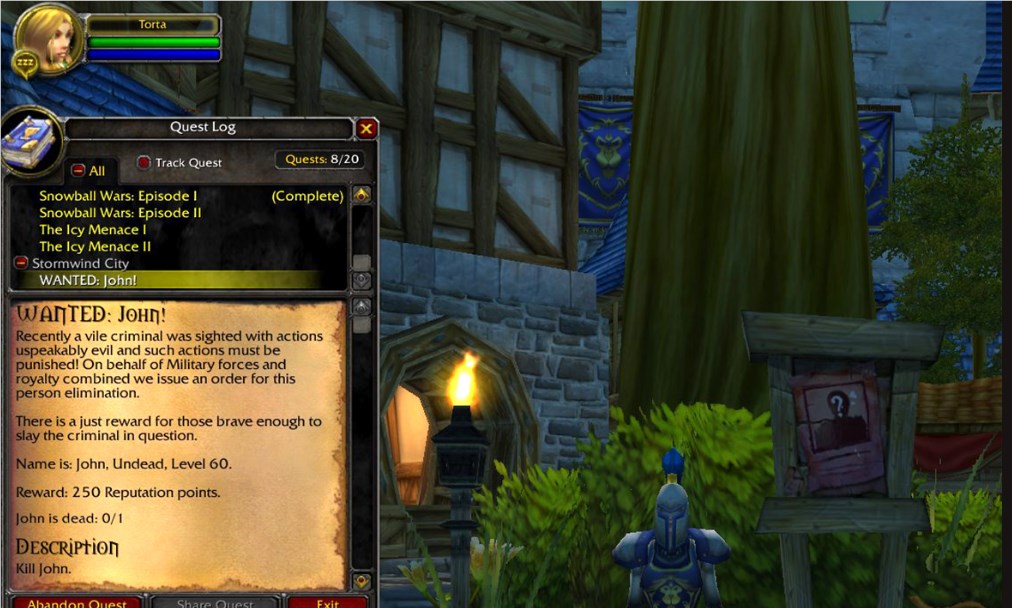1012x608 pixels.
Task: Click the quest description scroll-down arrow
Action: pos(362,581)
